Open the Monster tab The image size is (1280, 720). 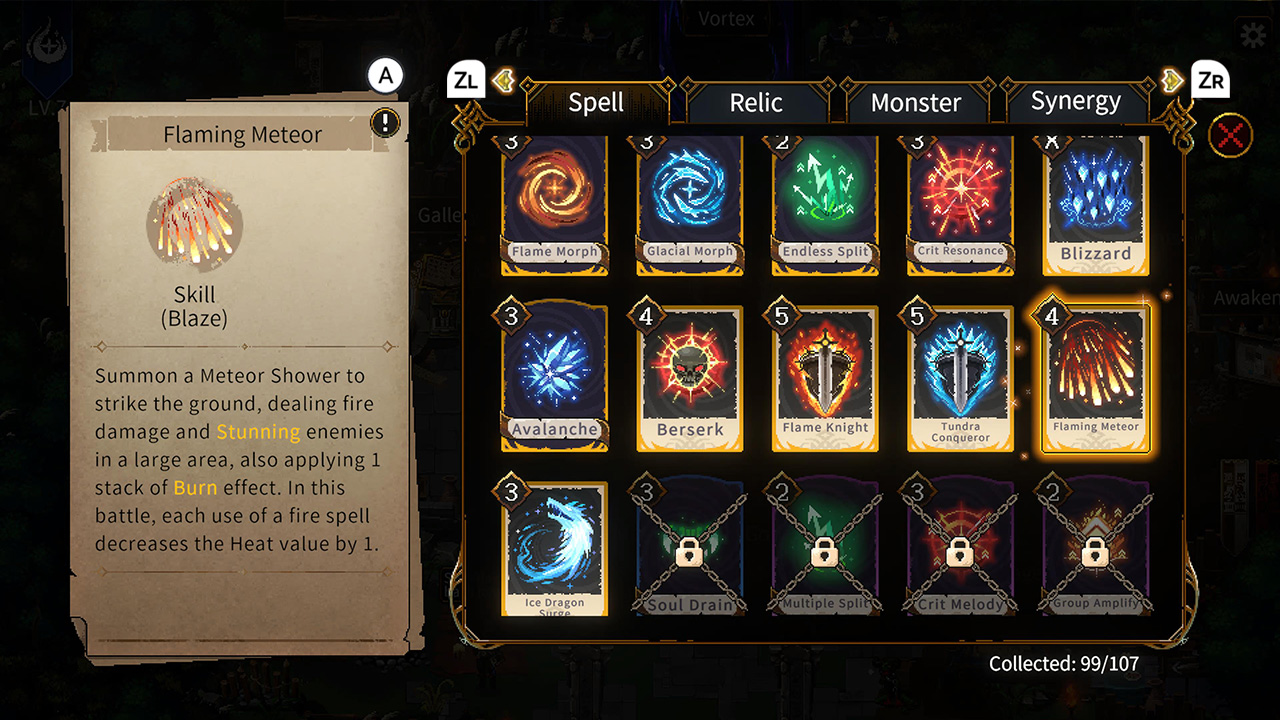pyautogui.click(x=915, y=102)
